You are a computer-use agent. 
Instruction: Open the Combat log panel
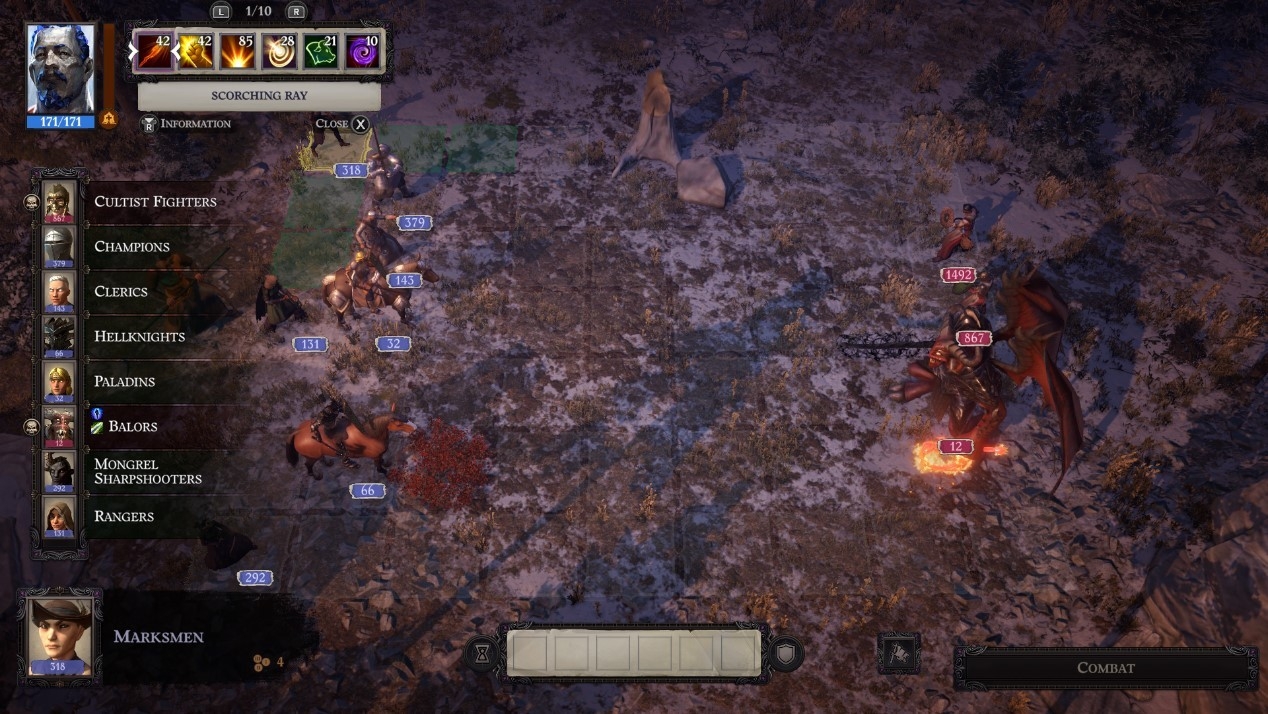click(1105, 668)
